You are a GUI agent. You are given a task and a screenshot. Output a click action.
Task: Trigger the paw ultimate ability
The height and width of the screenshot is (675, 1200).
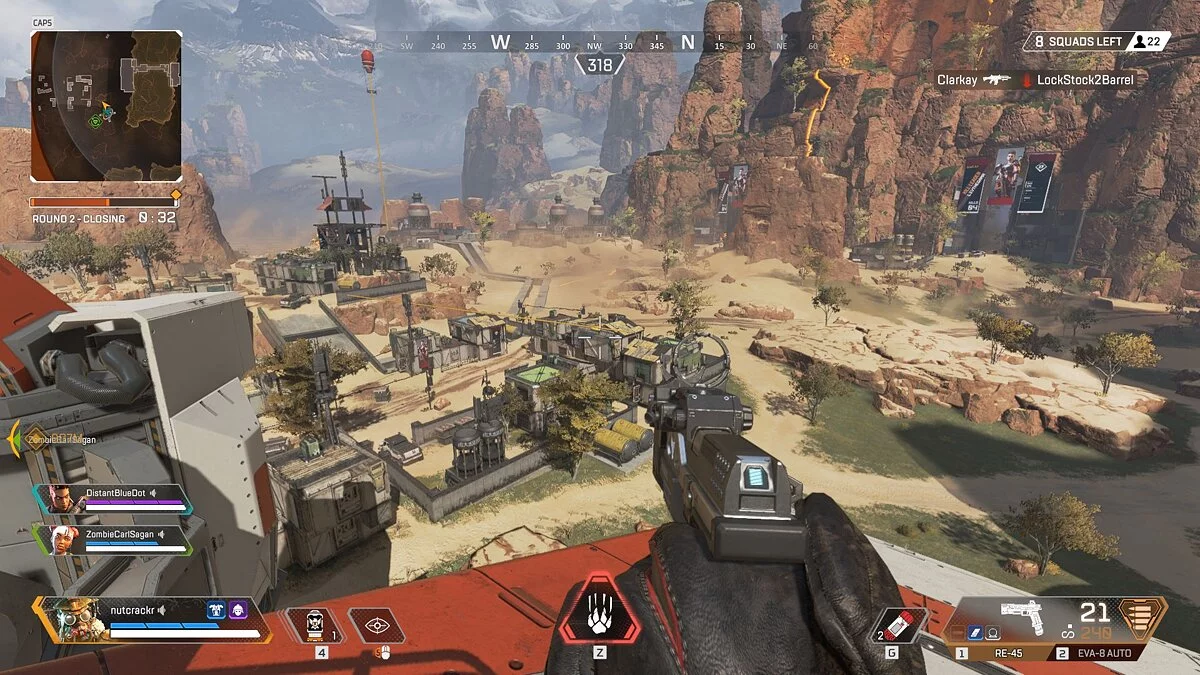(599, 610)
